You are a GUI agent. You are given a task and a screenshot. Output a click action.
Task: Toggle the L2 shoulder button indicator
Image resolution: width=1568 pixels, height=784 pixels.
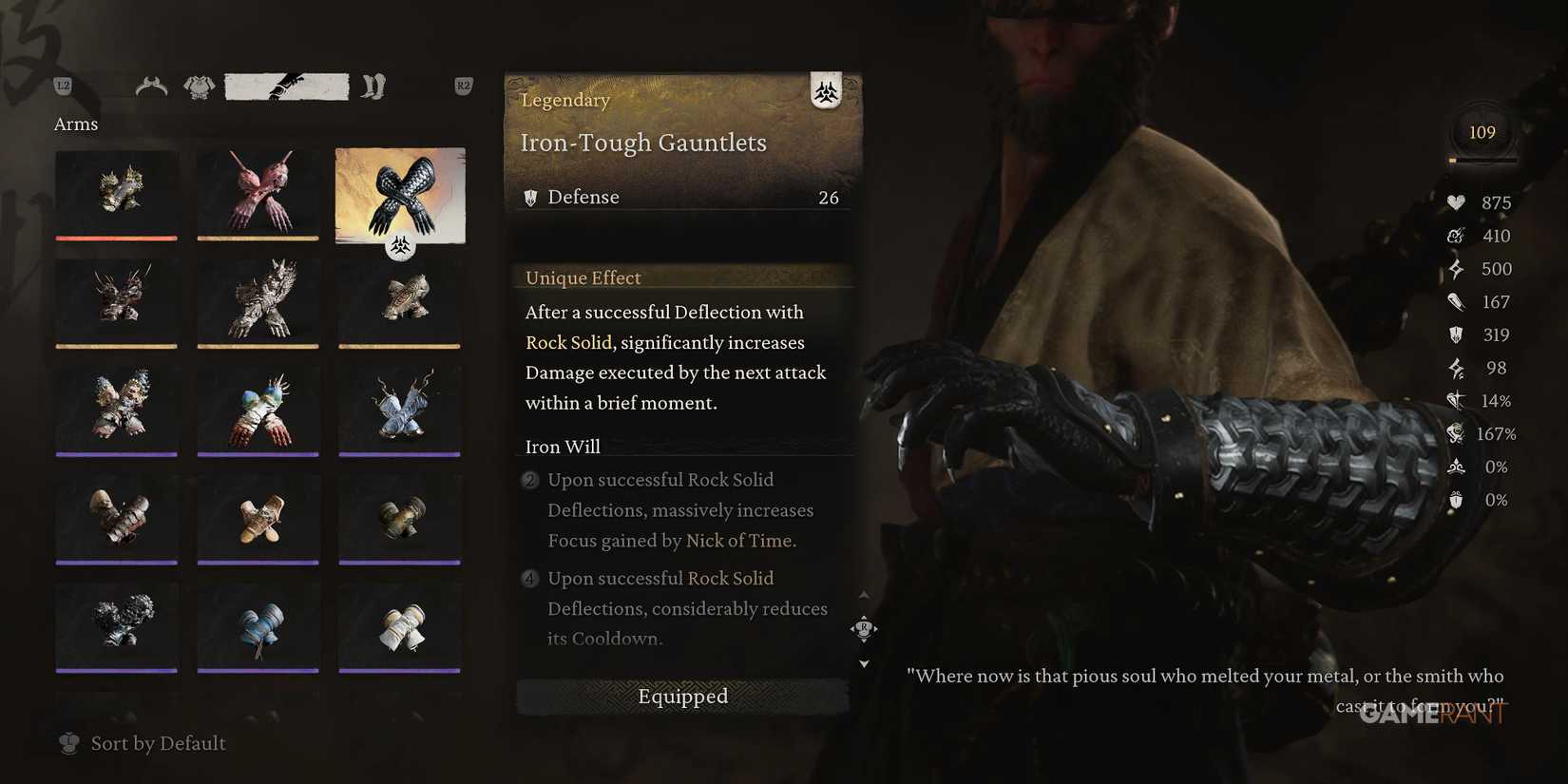[x=65, y=86]
